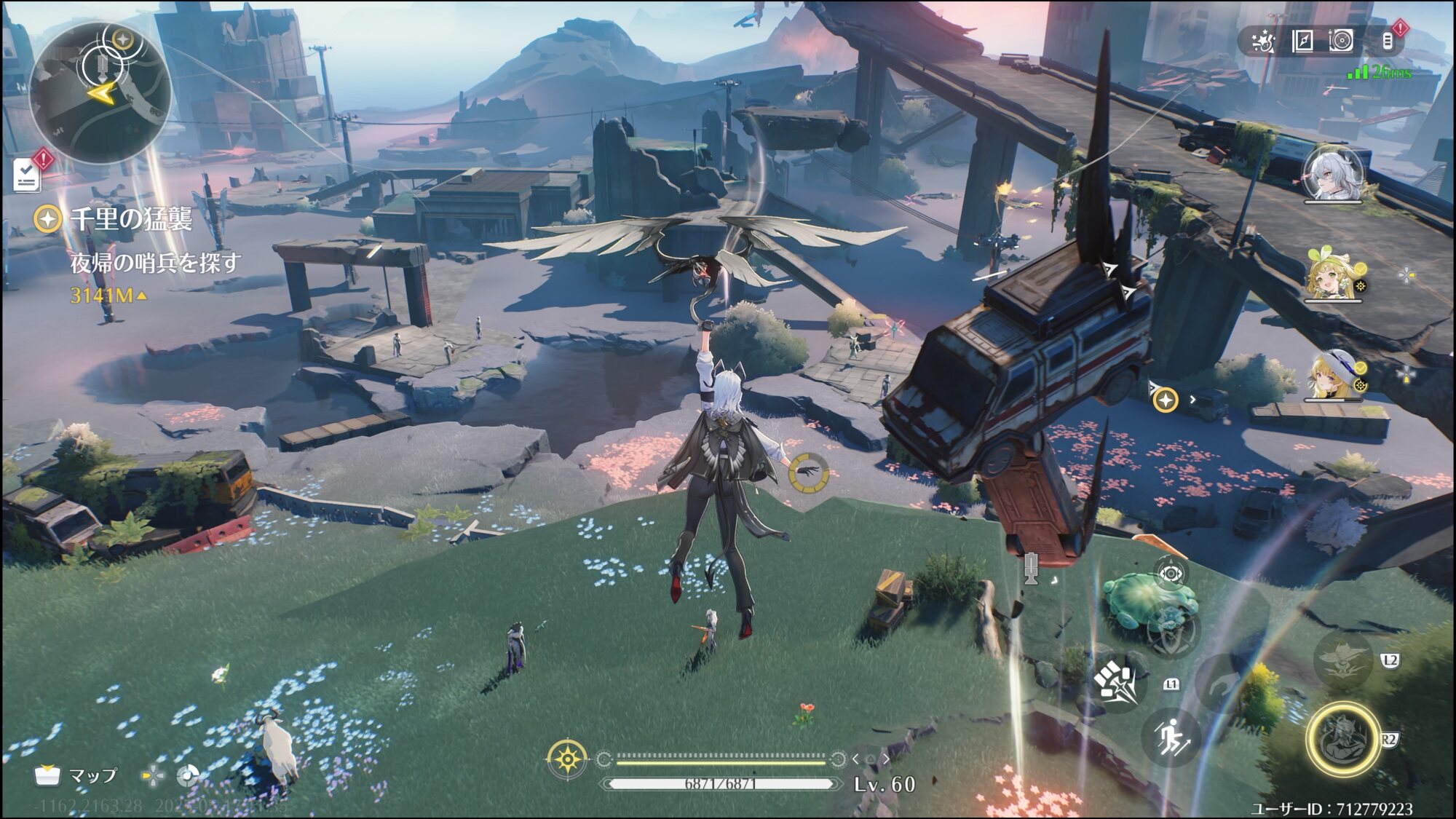Switch to the green-flower-hat party member portrait

click(1333, 275)
